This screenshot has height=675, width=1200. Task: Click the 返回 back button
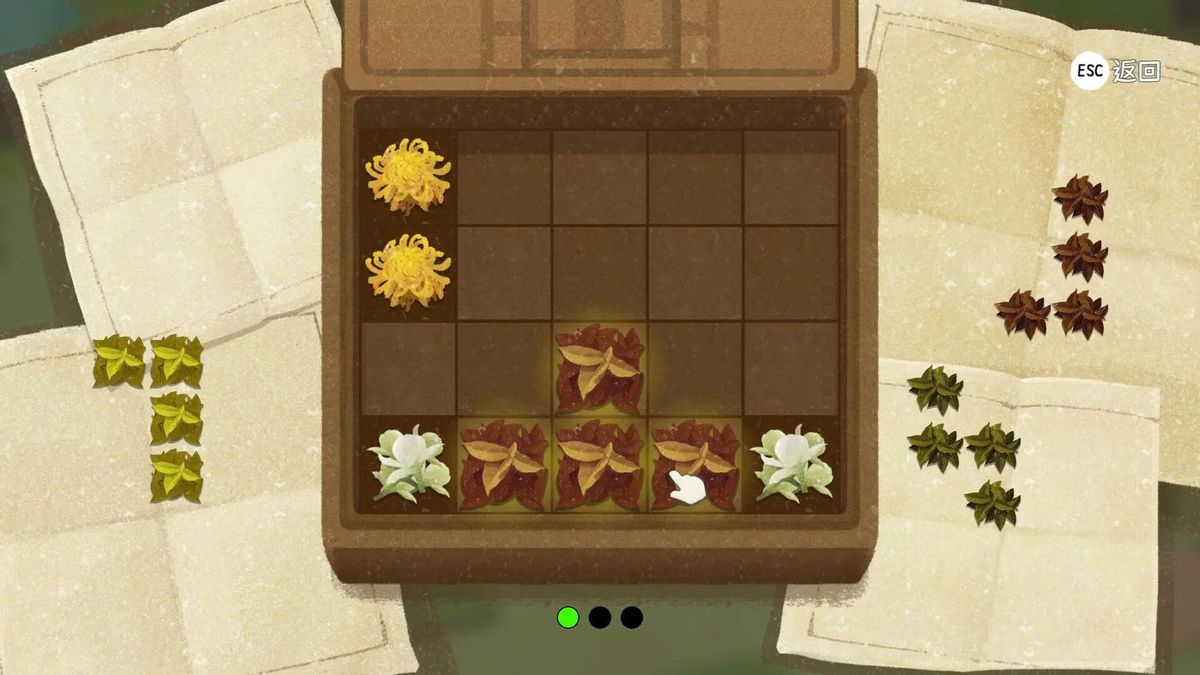1115,71
